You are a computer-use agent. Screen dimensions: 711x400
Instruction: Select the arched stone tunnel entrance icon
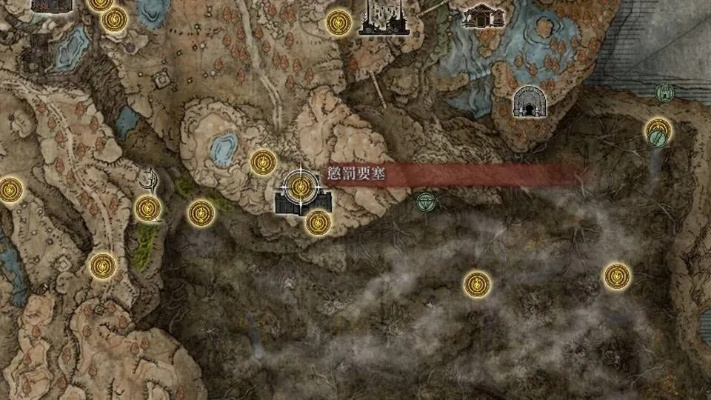point(527,102)
